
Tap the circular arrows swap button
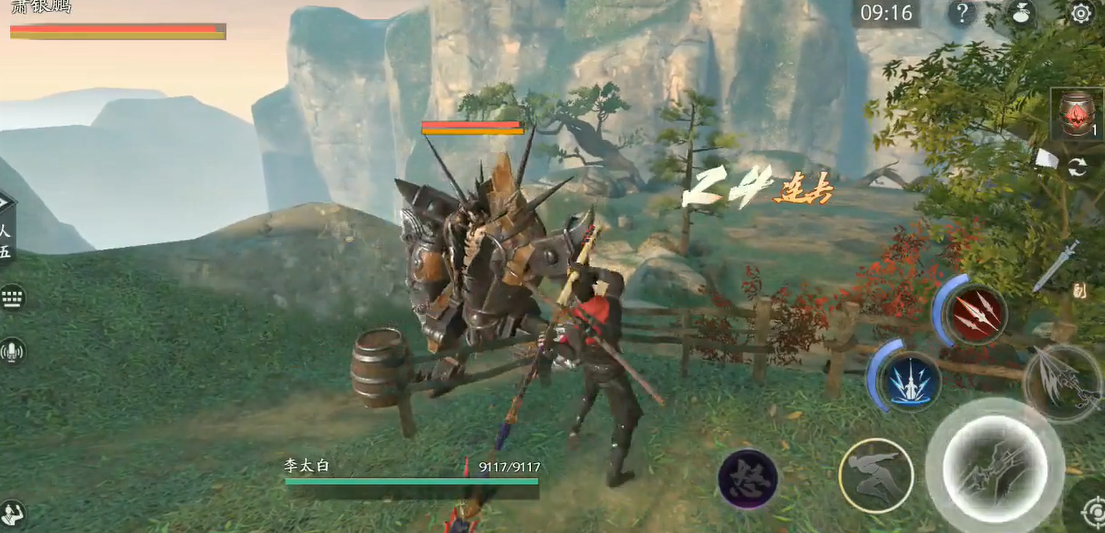click(1077, 168)
